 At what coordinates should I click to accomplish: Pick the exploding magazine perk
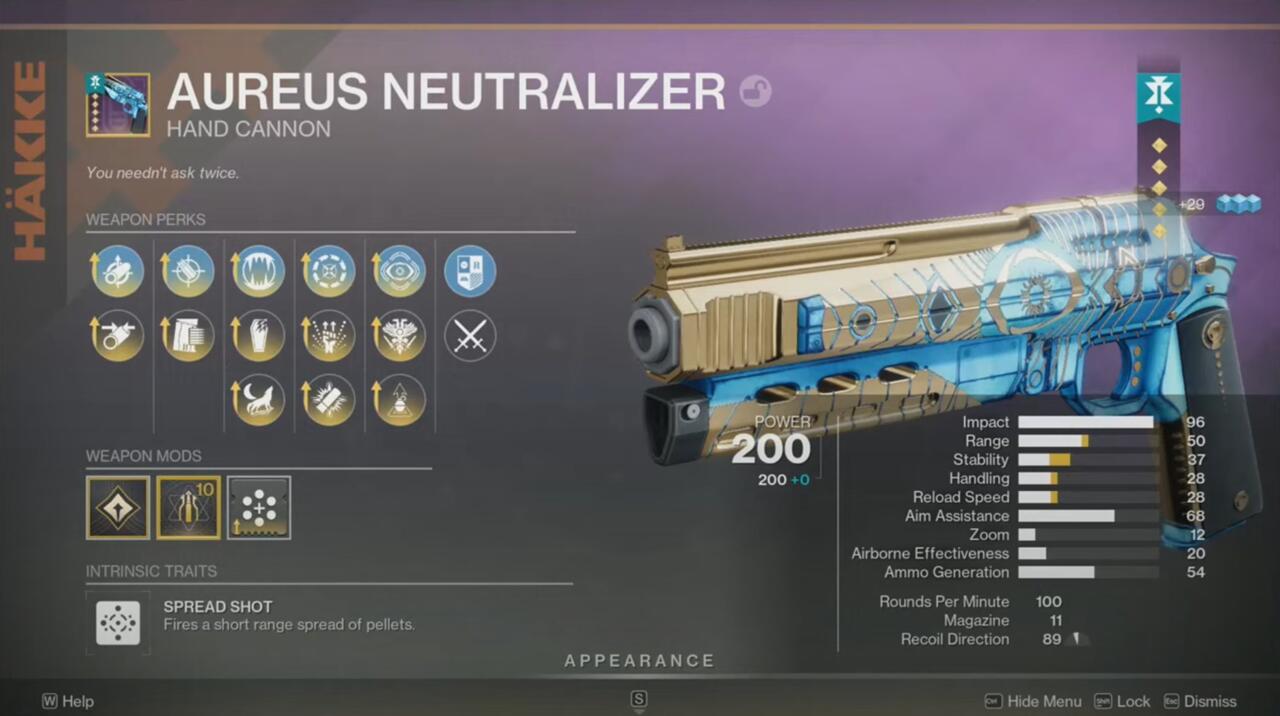329,400
